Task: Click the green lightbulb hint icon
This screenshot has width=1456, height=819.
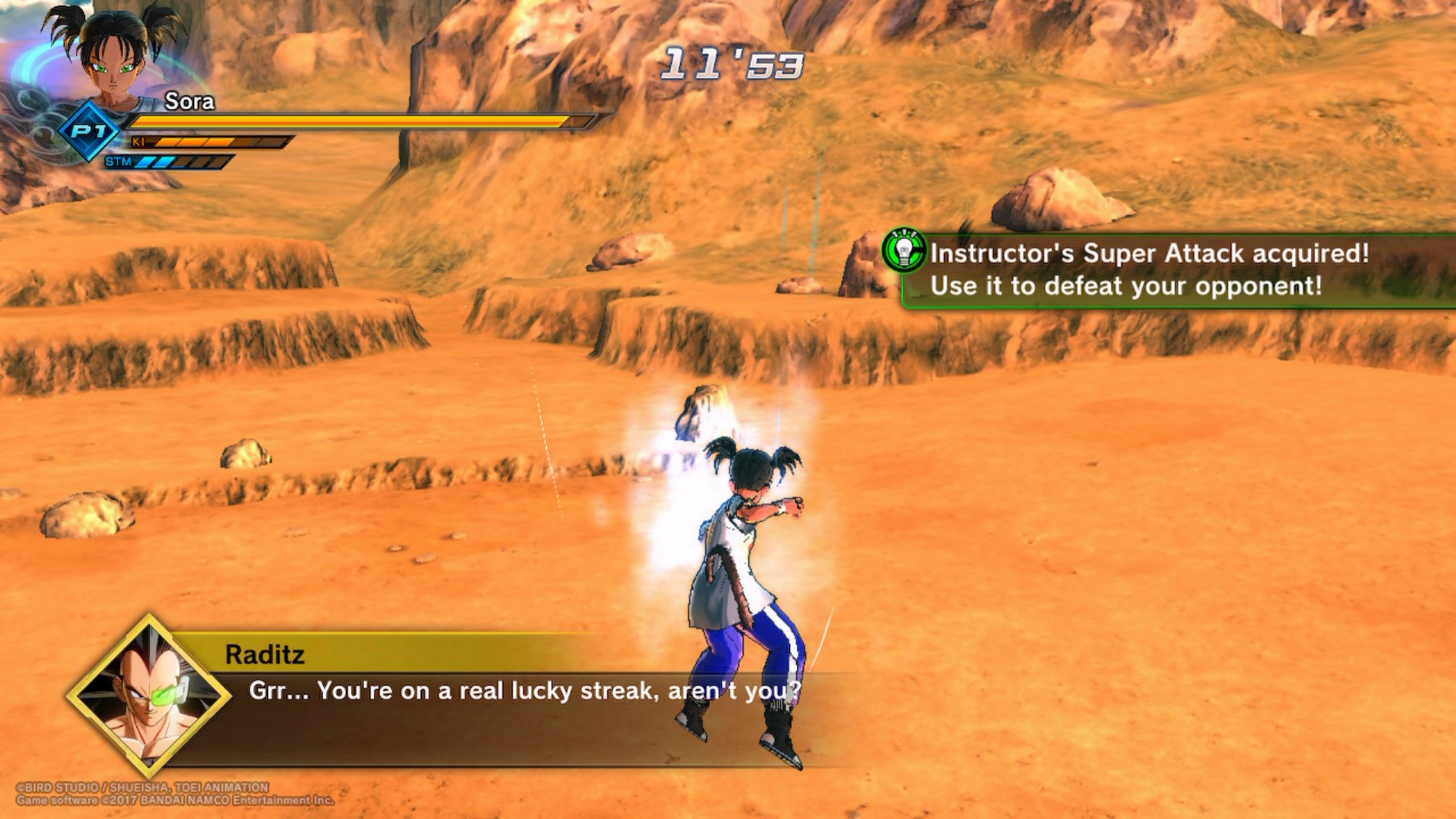Action: 904,249
